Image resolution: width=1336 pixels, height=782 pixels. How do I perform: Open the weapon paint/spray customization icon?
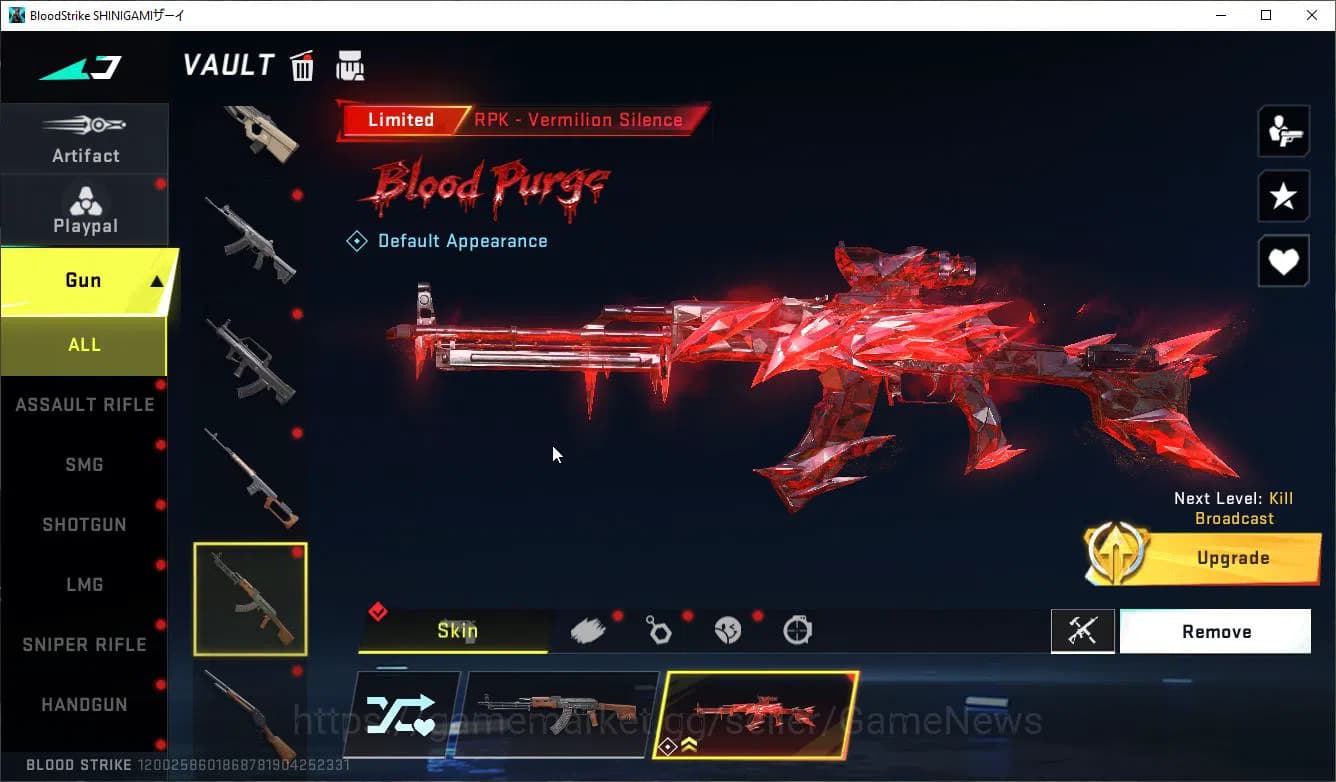coord(587,628)
